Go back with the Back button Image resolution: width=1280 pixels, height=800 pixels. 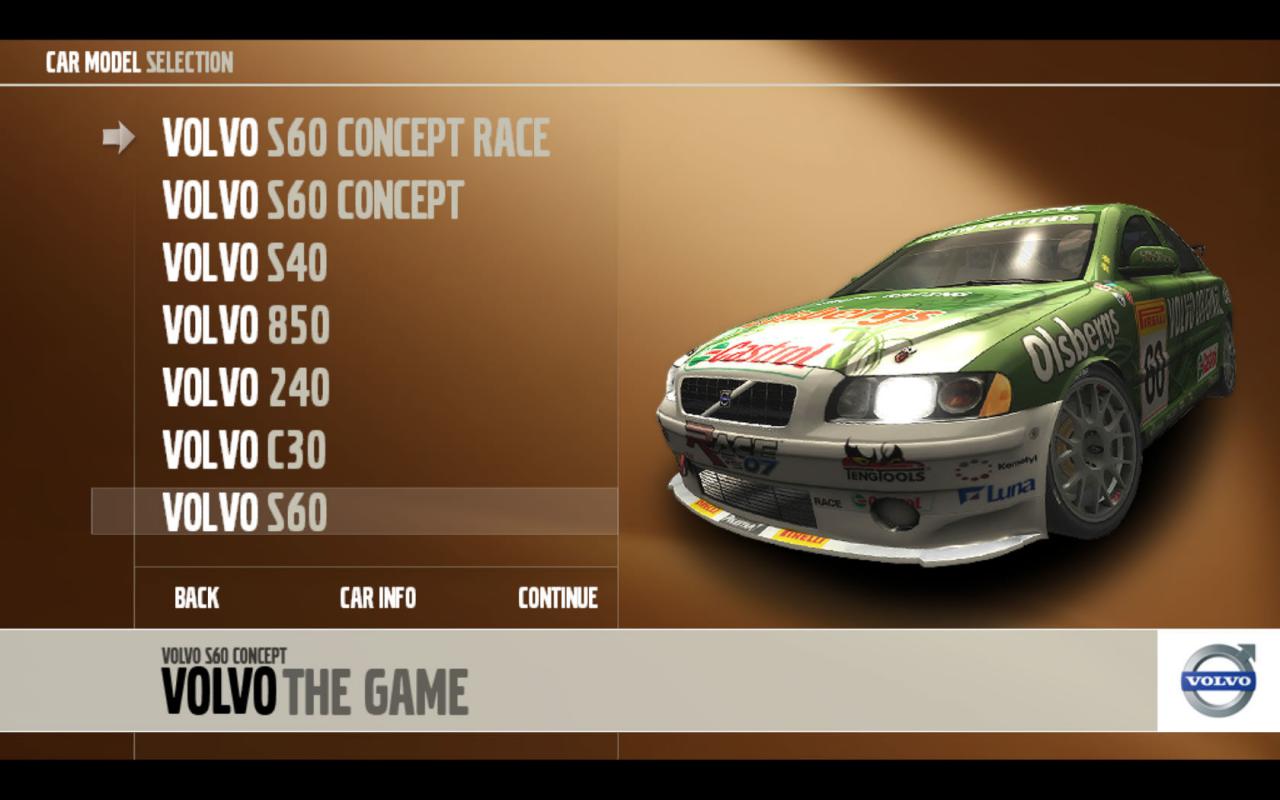click(197, 598)
